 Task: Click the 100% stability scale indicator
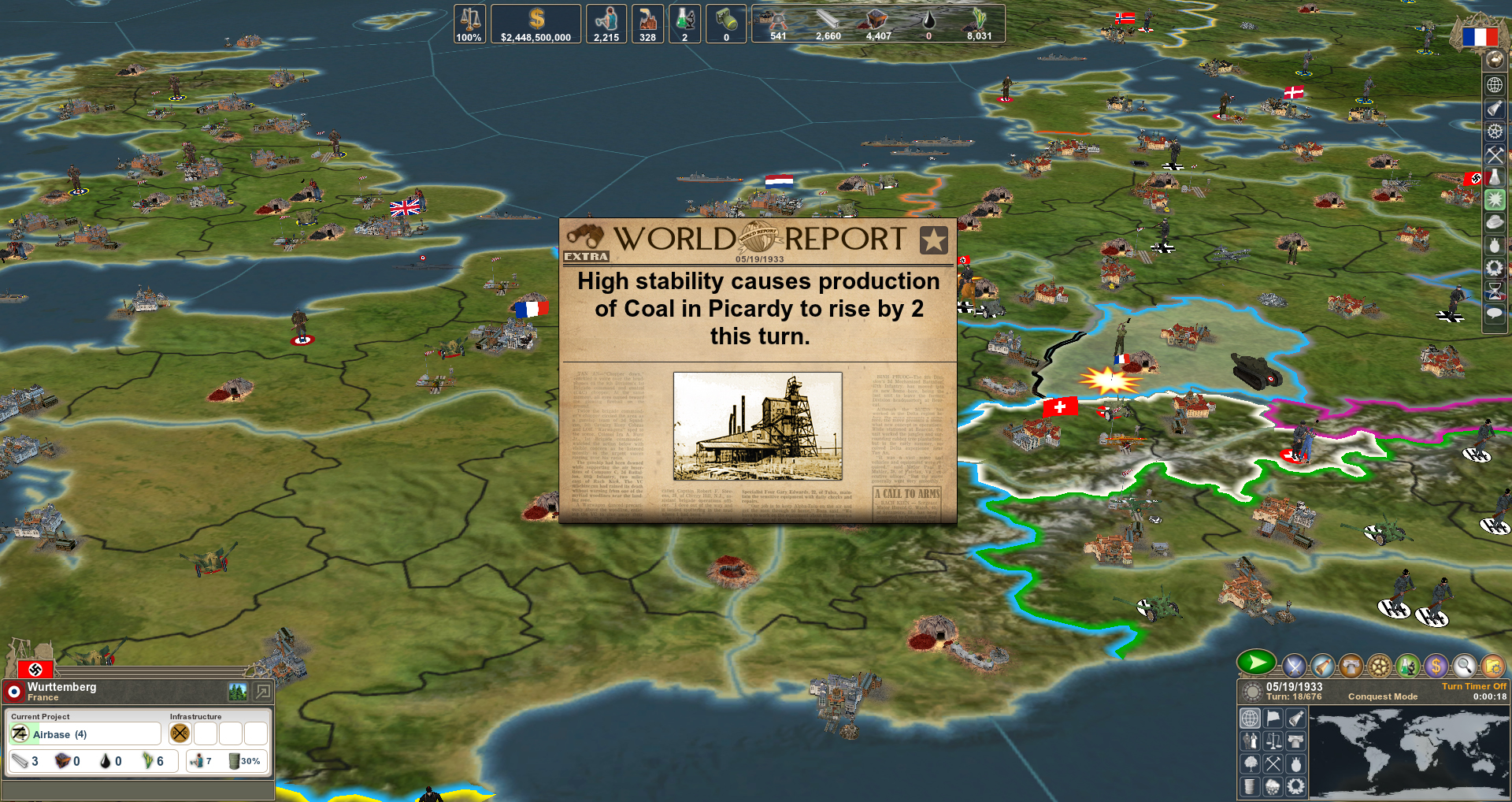(469, 24)
